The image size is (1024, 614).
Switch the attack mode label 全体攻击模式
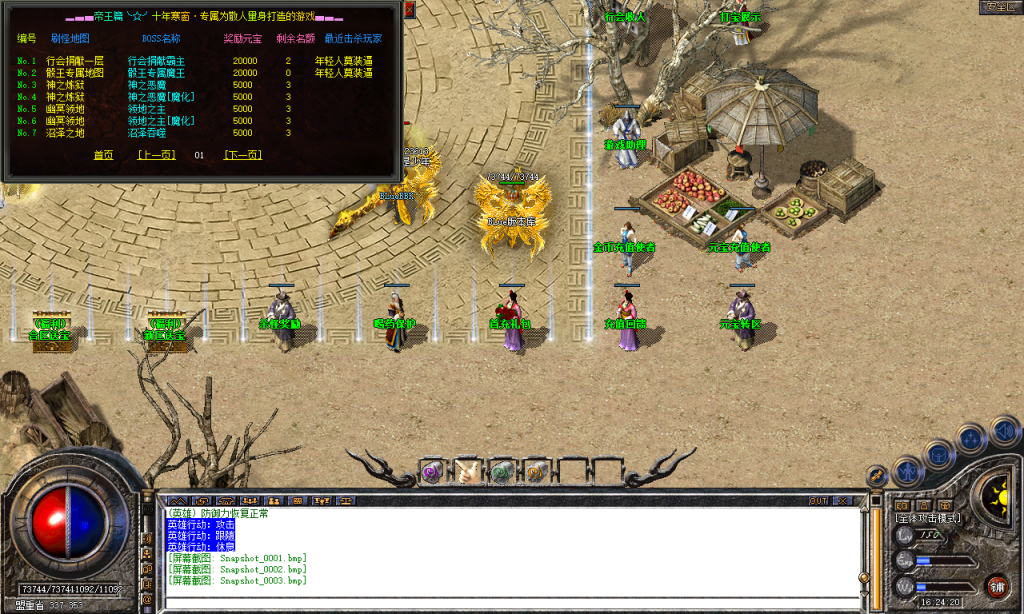click(928, 518)
